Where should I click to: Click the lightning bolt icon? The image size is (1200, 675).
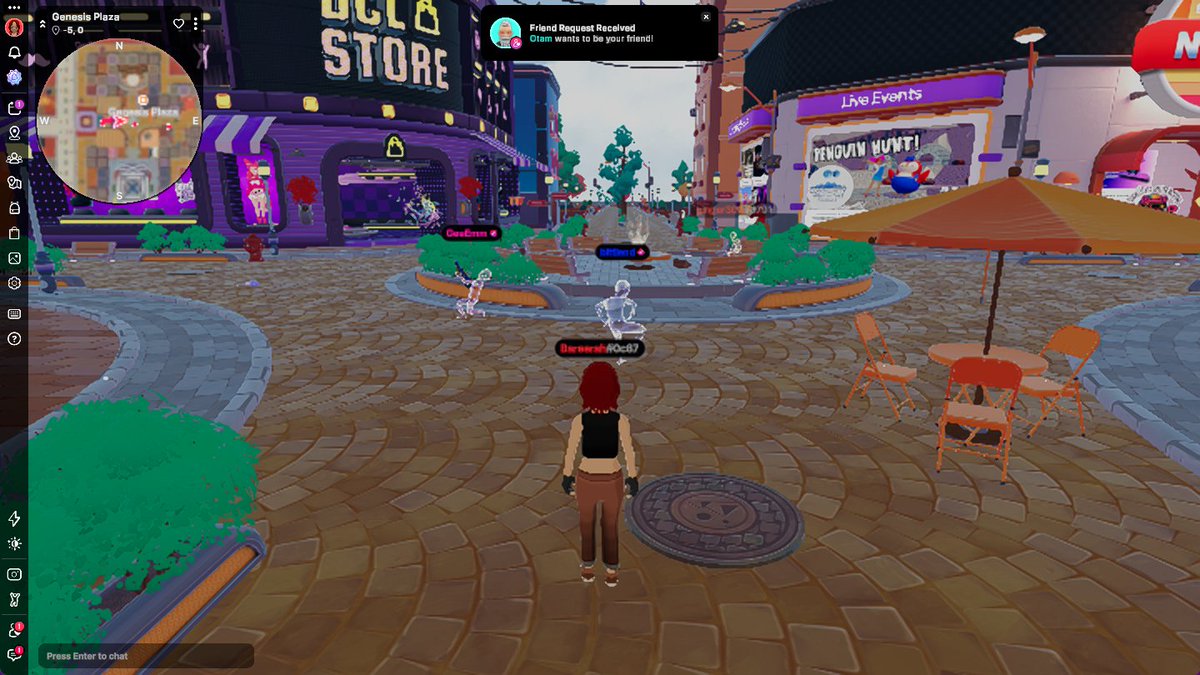click(x=14, y=519)
